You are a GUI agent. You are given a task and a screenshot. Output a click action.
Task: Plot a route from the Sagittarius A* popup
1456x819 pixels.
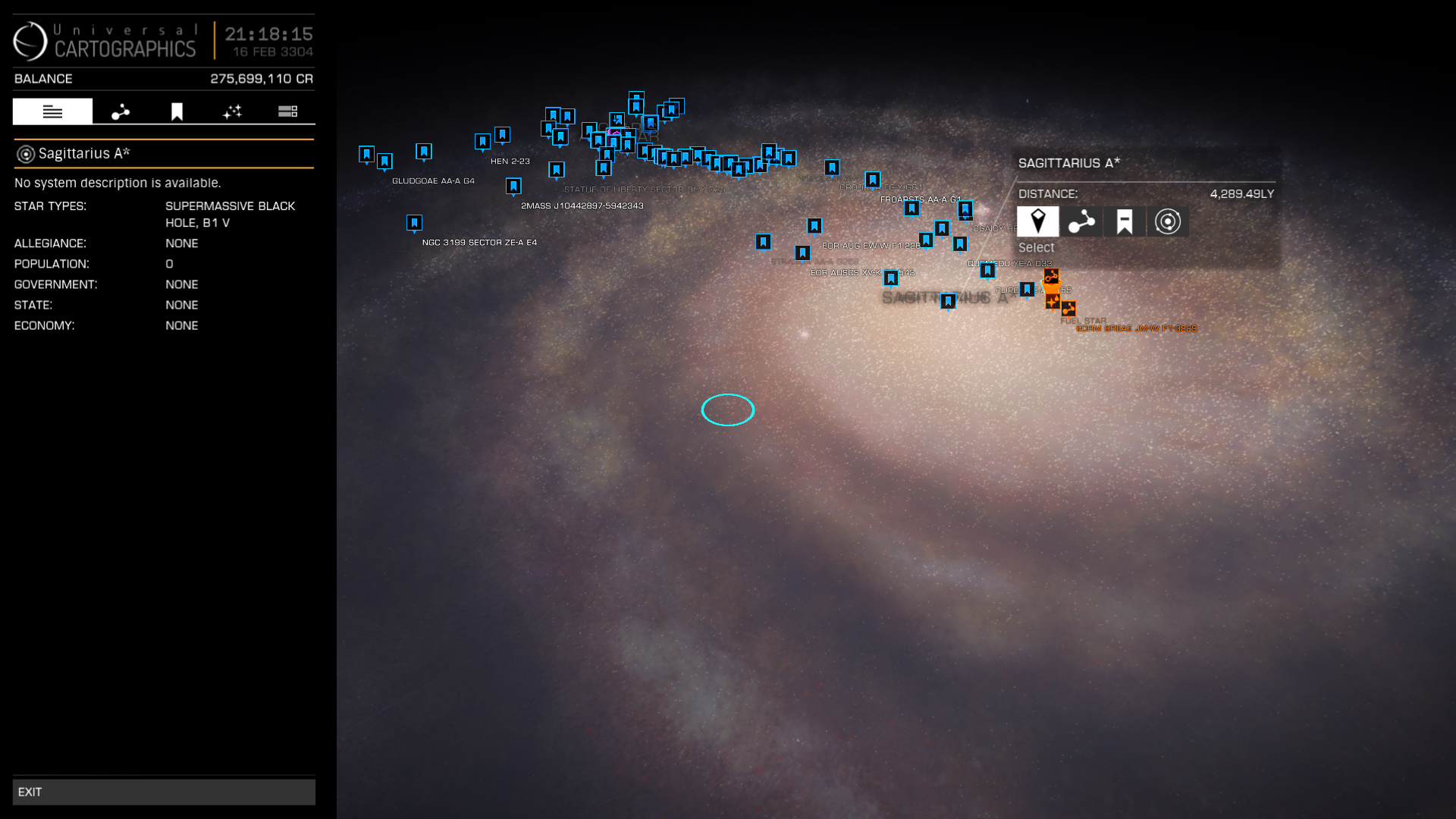[1081, 221]
